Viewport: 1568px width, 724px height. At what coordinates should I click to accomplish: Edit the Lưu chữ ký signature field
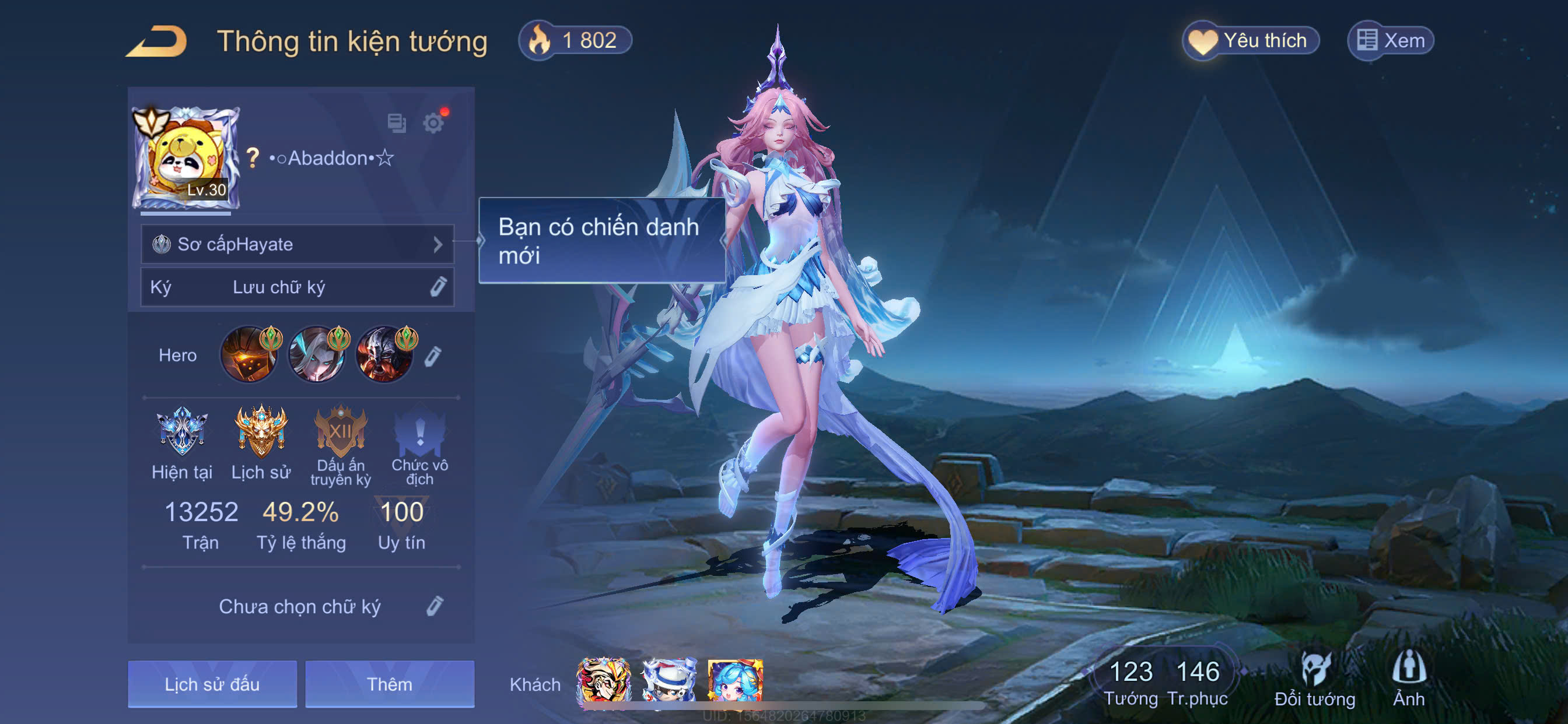437,287
